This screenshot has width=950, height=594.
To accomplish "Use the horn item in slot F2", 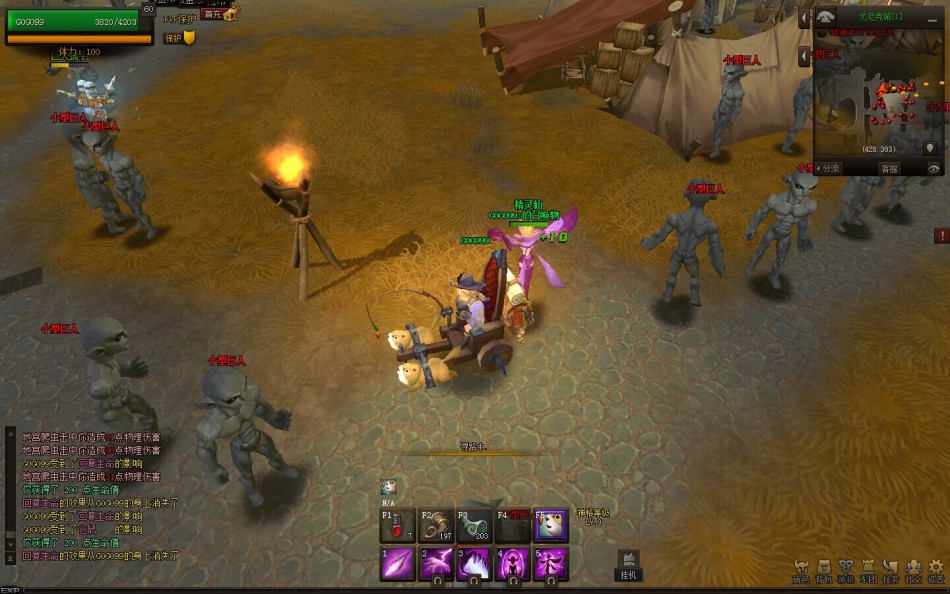I will [x=435, y=526].
